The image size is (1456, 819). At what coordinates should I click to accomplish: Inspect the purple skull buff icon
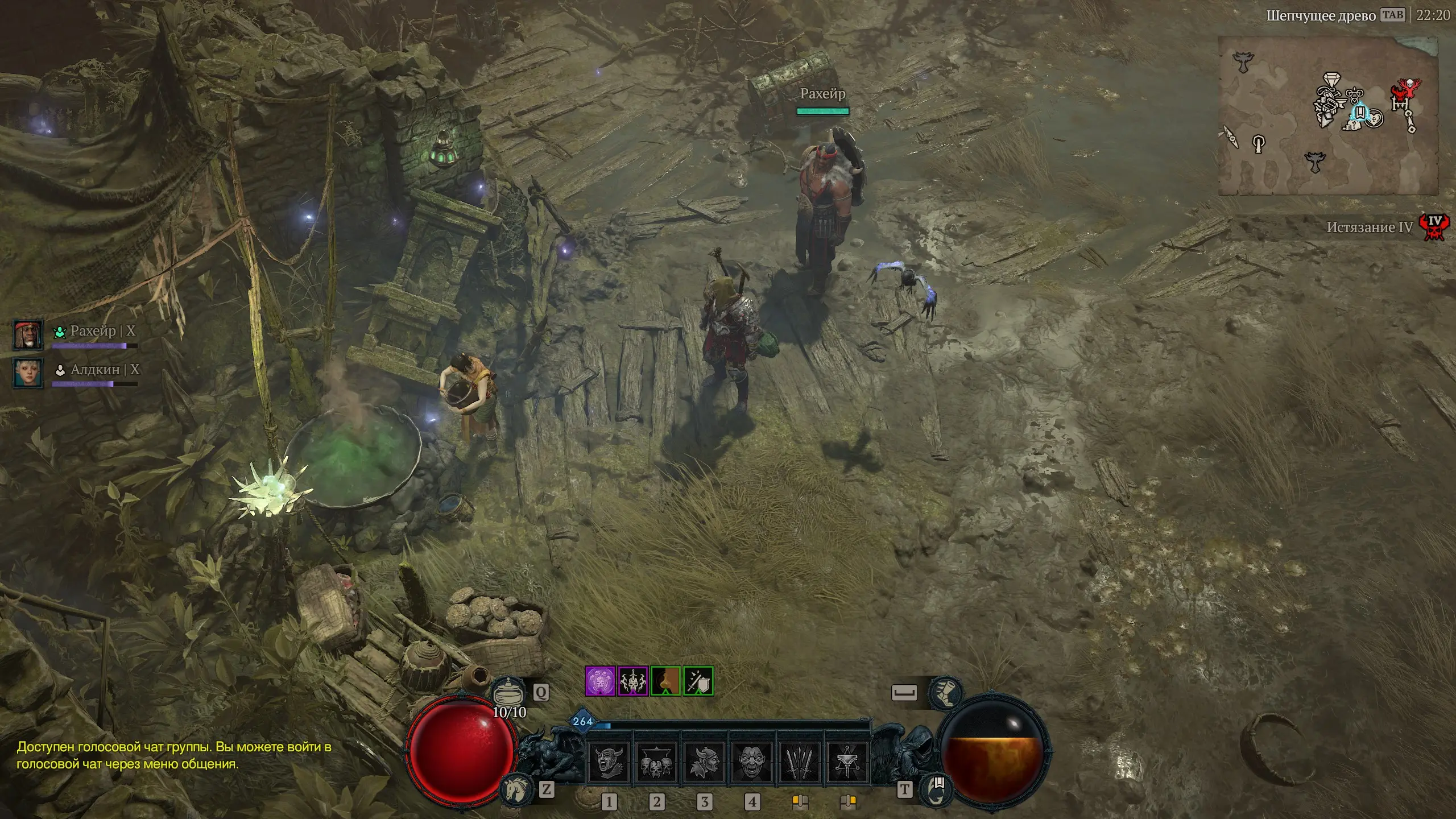[x=600, y=681]
